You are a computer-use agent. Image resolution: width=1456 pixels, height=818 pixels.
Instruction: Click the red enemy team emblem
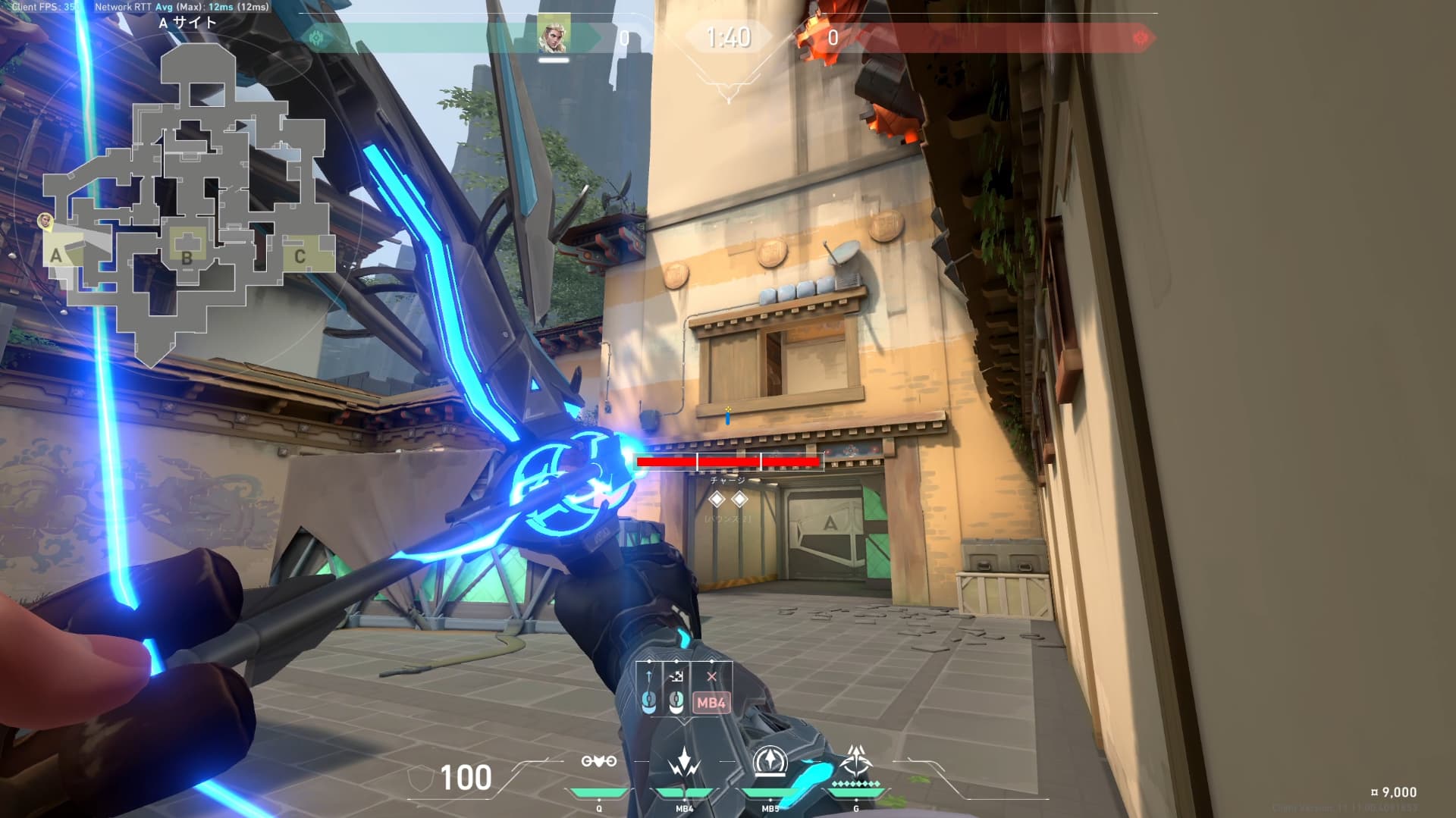pos(1140,37)
